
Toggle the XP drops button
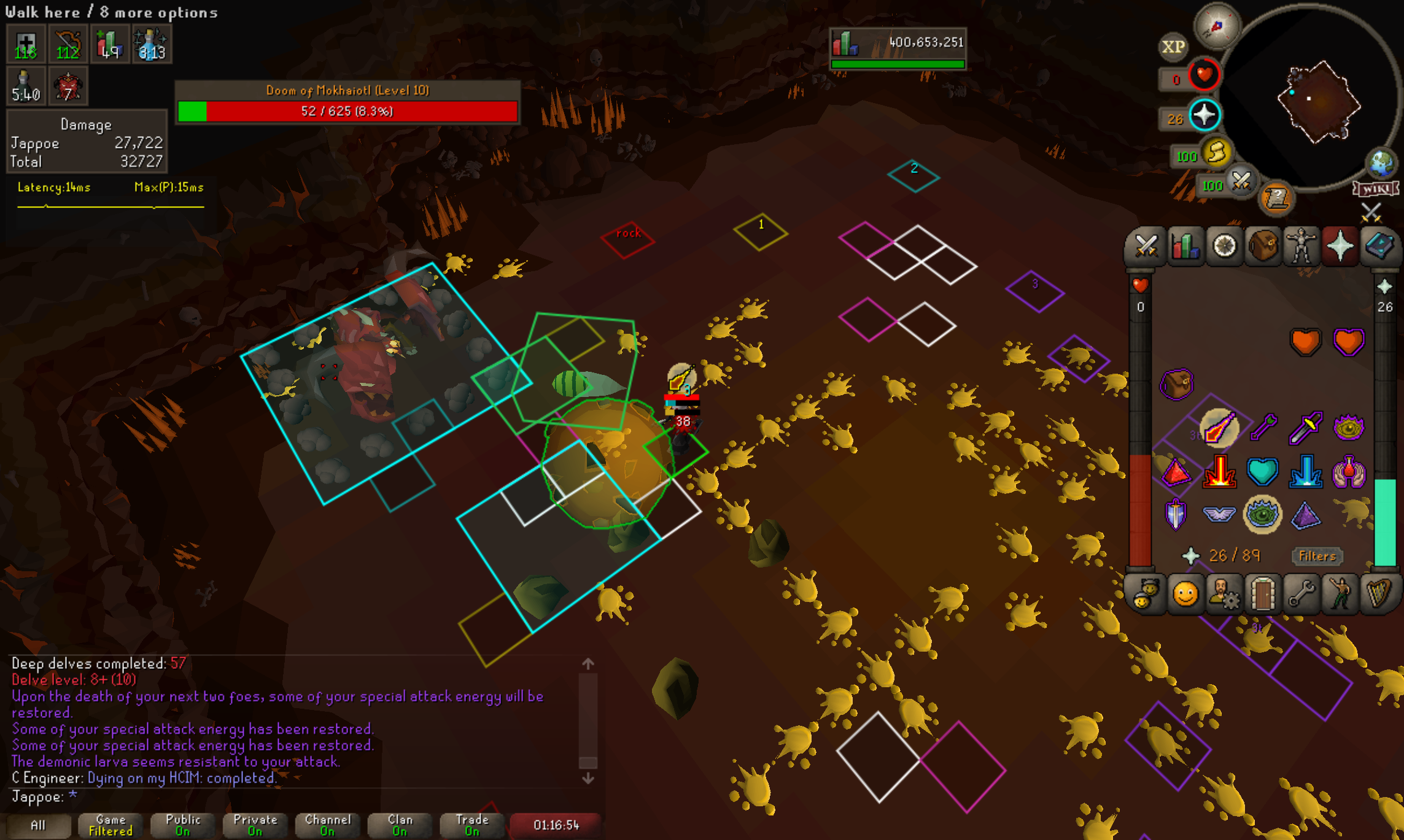point(1173,47)
